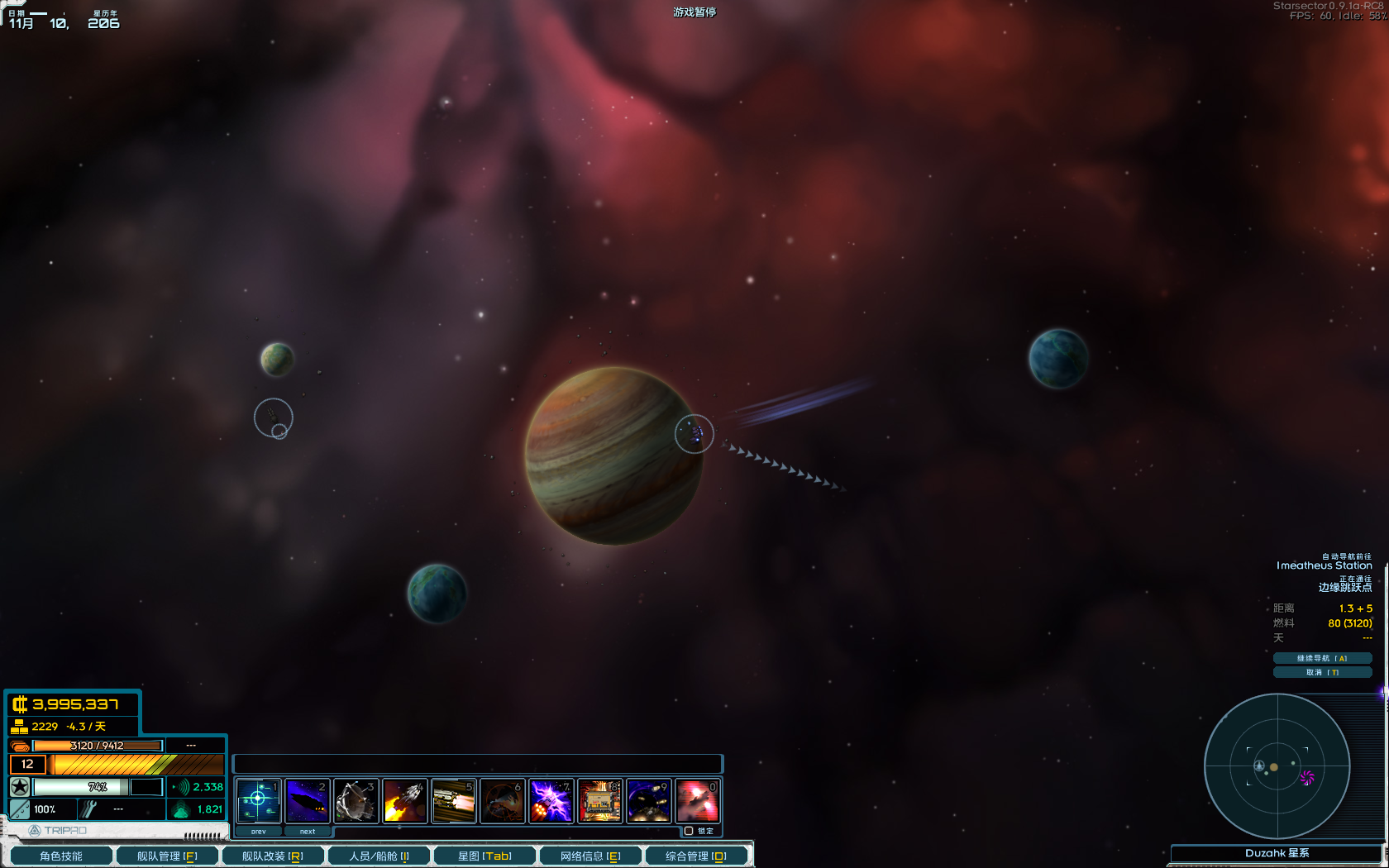Open the 人员/船舱 cargo screen

[379, 856]
